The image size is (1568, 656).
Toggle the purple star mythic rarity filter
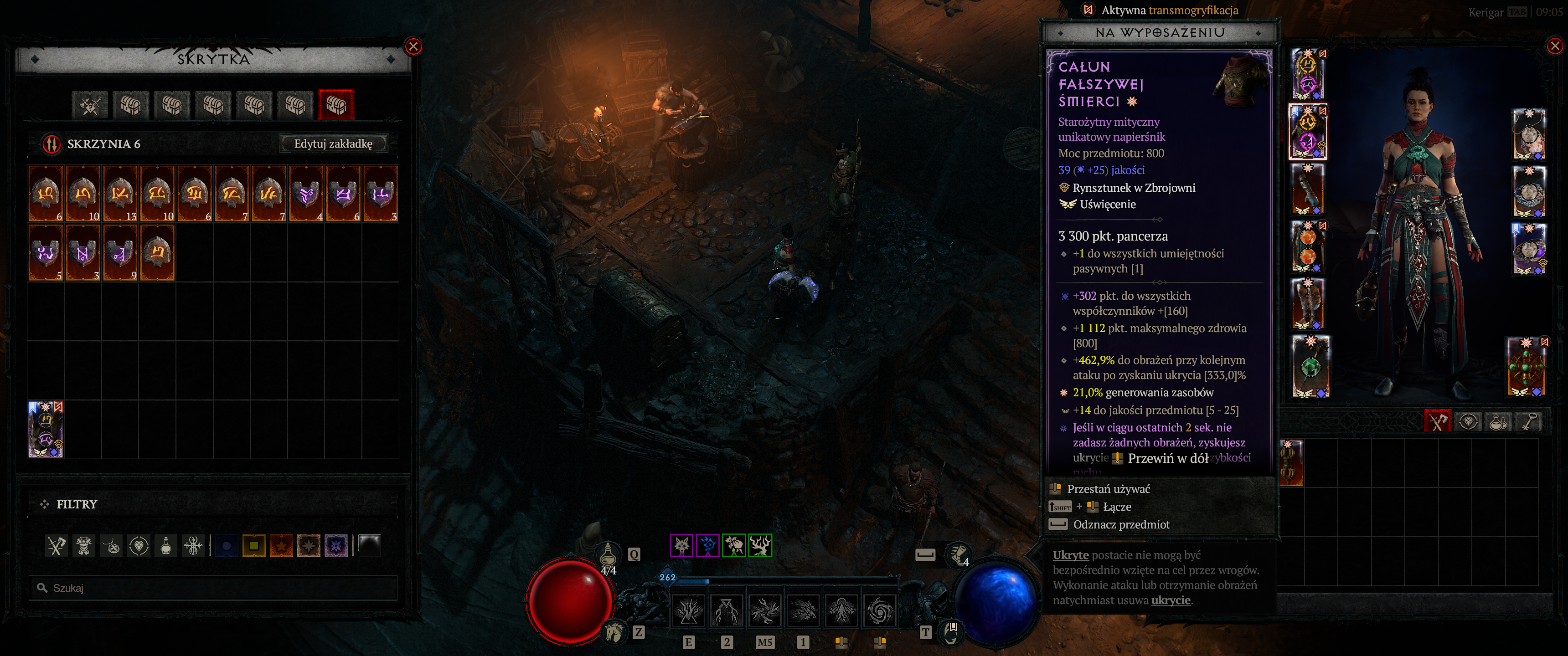tap(336, 546)
